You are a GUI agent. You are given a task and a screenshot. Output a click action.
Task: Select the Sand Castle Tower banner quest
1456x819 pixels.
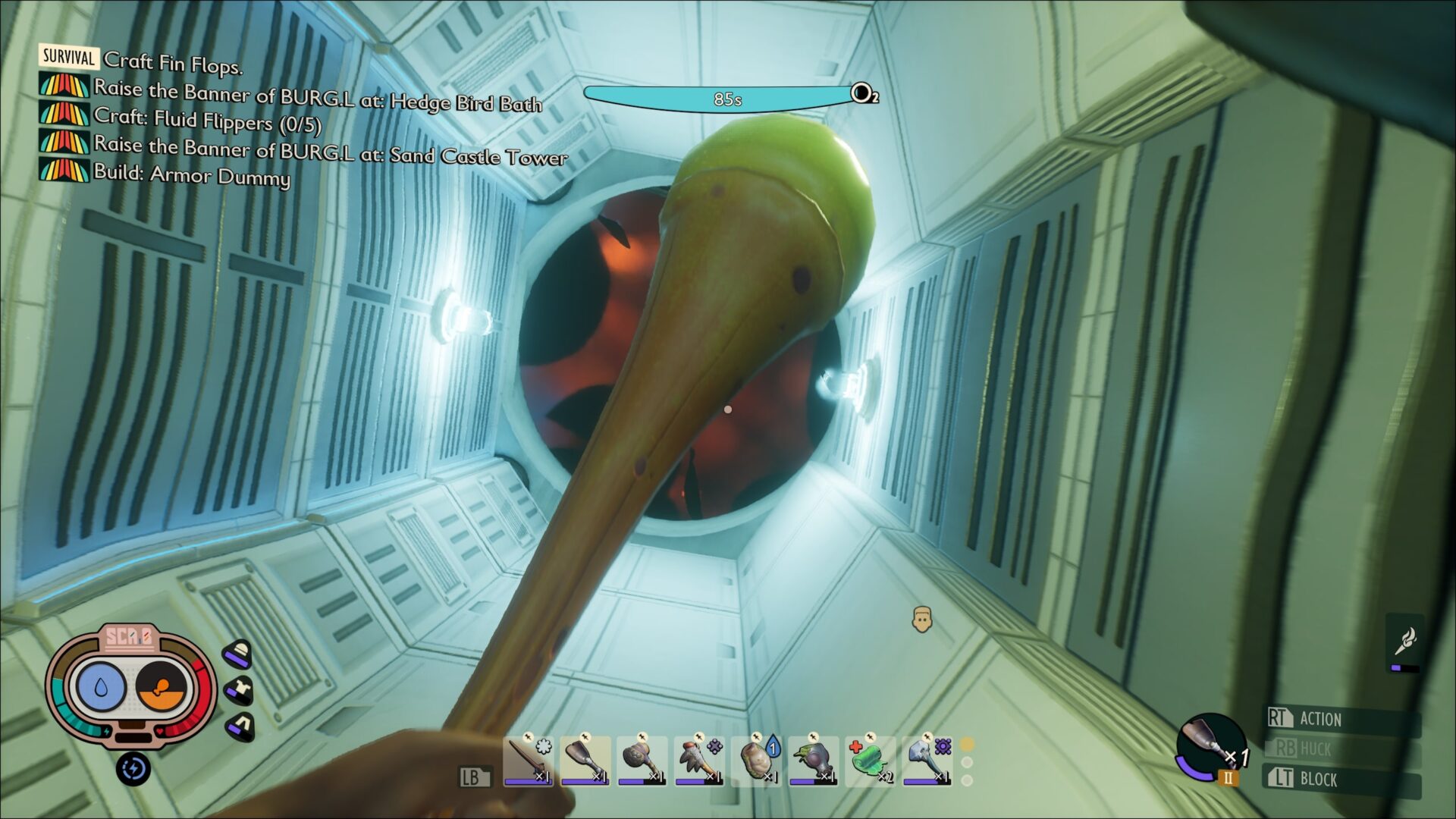tap(330, 149)
